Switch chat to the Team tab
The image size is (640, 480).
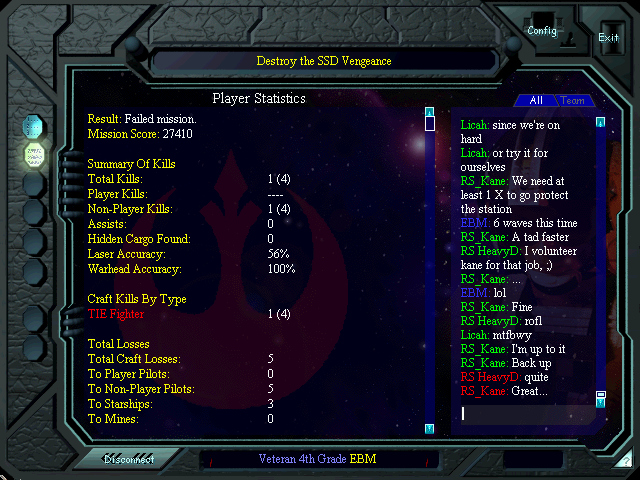click(x=573, y=101)
